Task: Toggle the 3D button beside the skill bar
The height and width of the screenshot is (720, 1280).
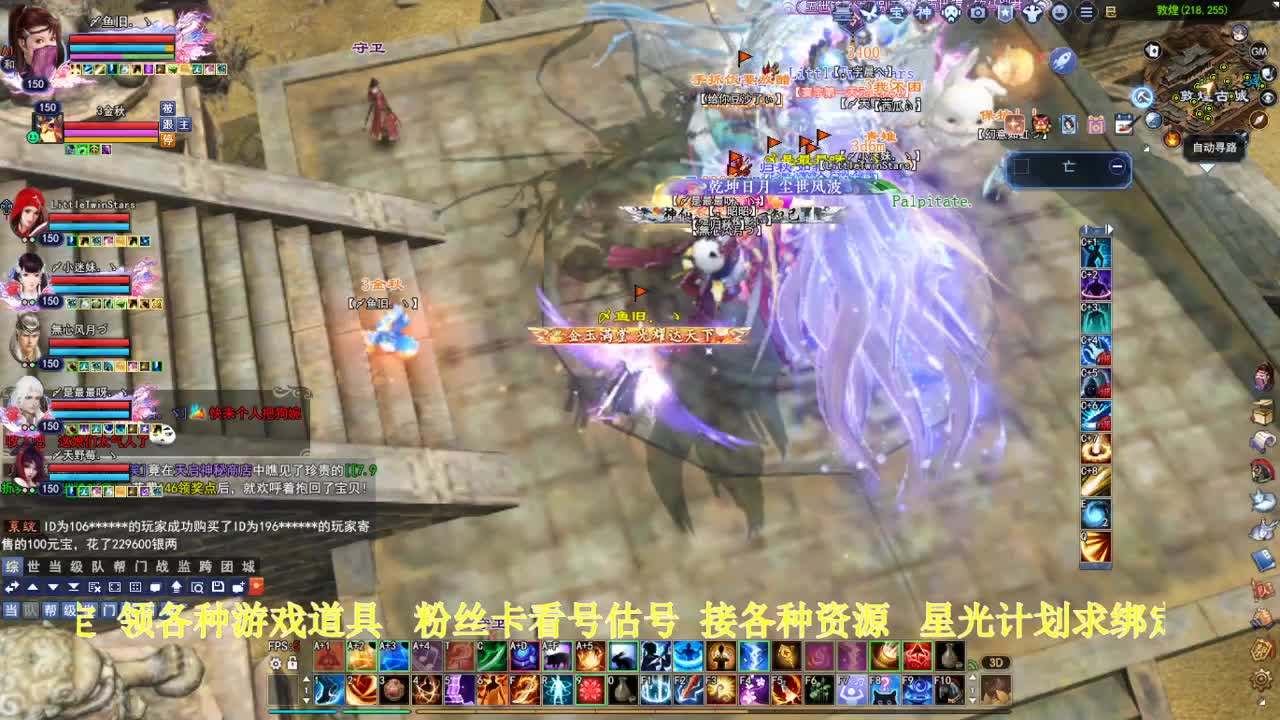Action: coord(994,663)
